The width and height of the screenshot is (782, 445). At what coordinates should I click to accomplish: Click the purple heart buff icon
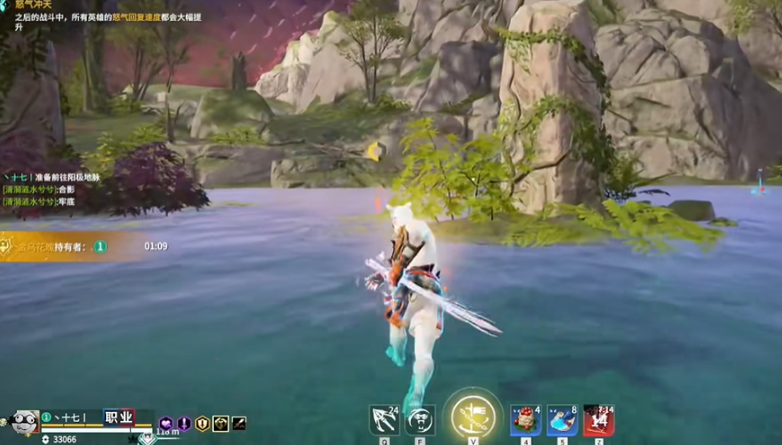(x=166, y=424)
